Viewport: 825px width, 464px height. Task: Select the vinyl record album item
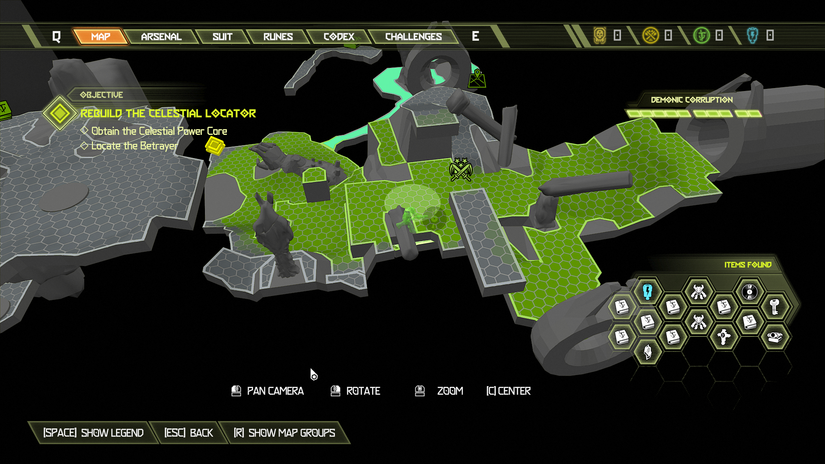click(x=749, y=292)
